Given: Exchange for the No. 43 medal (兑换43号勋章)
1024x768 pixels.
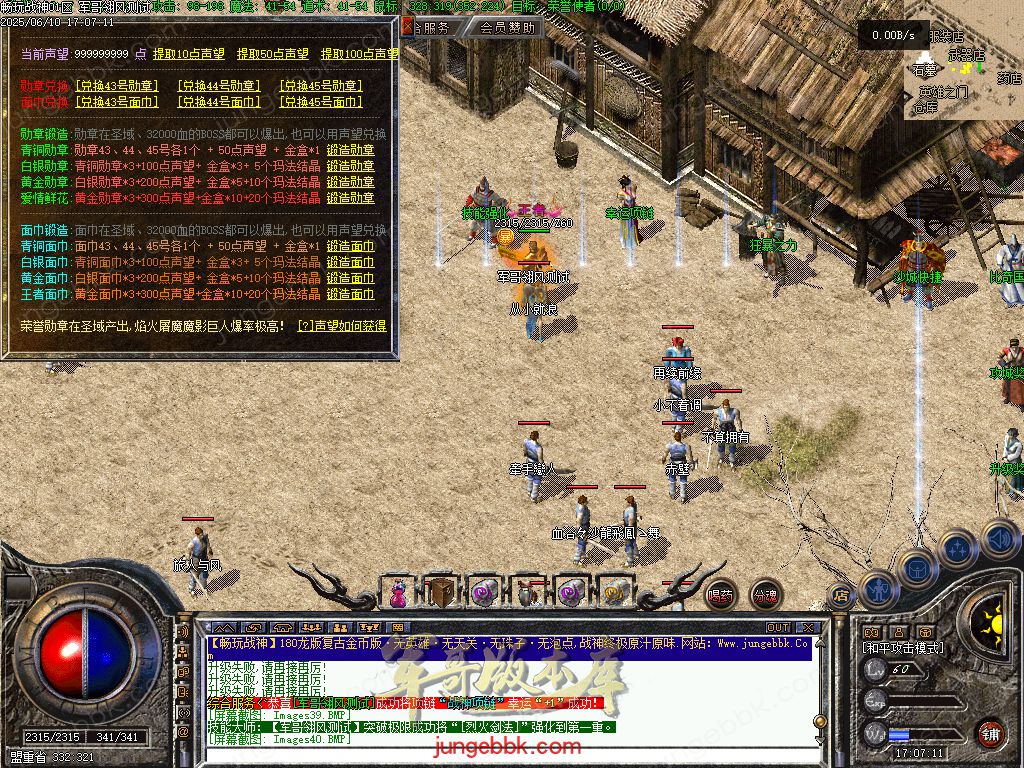Looking at the screenshot, I should click(x=117, y=86).
